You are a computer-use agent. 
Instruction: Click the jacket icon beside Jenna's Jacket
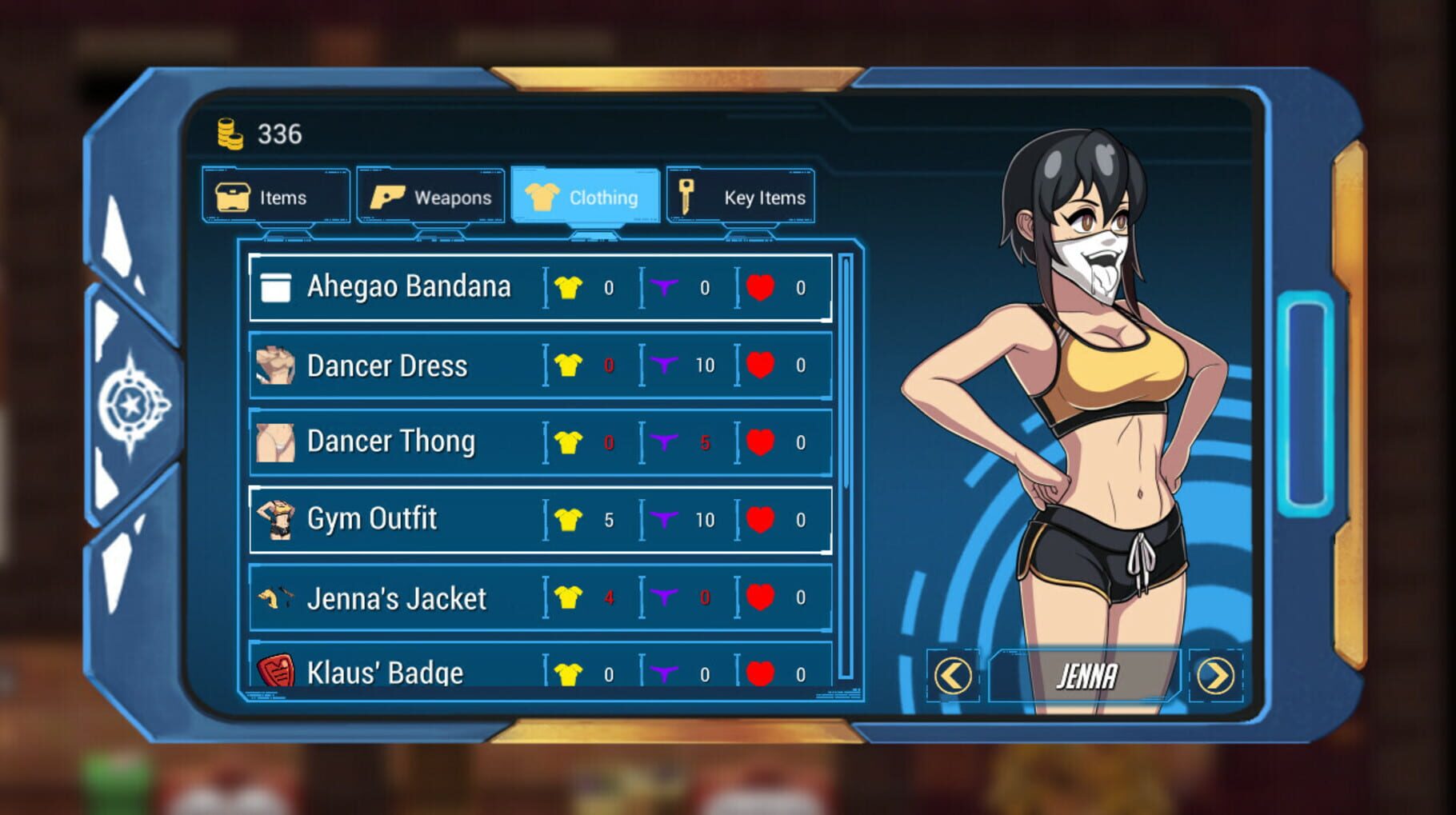pyautogui.click(x=275, y=596)
